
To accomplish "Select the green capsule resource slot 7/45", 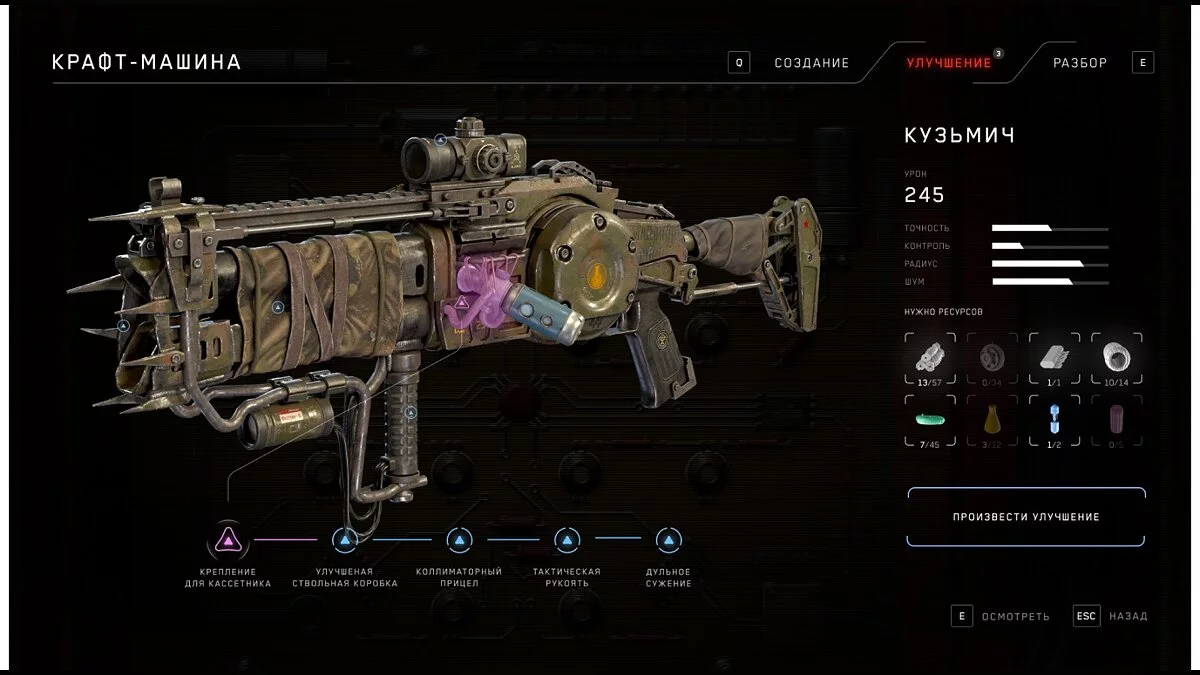I will click(x=931, y=420).
